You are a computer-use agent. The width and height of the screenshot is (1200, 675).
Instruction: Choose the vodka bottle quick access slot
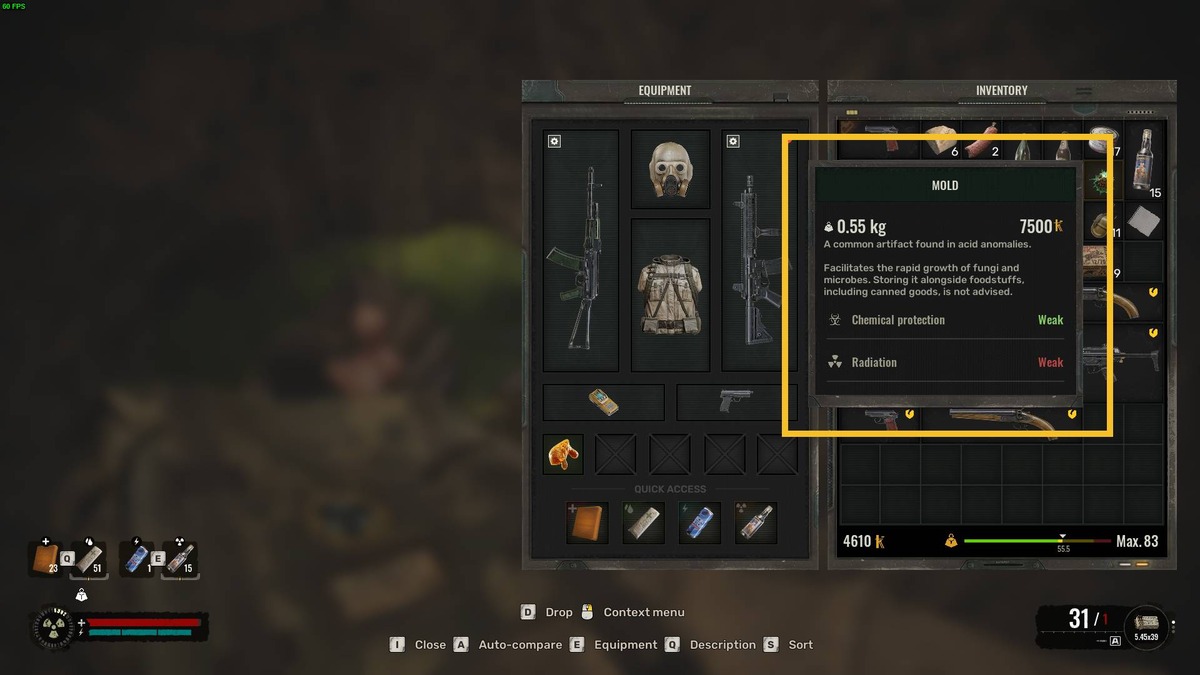pos(755,523)
